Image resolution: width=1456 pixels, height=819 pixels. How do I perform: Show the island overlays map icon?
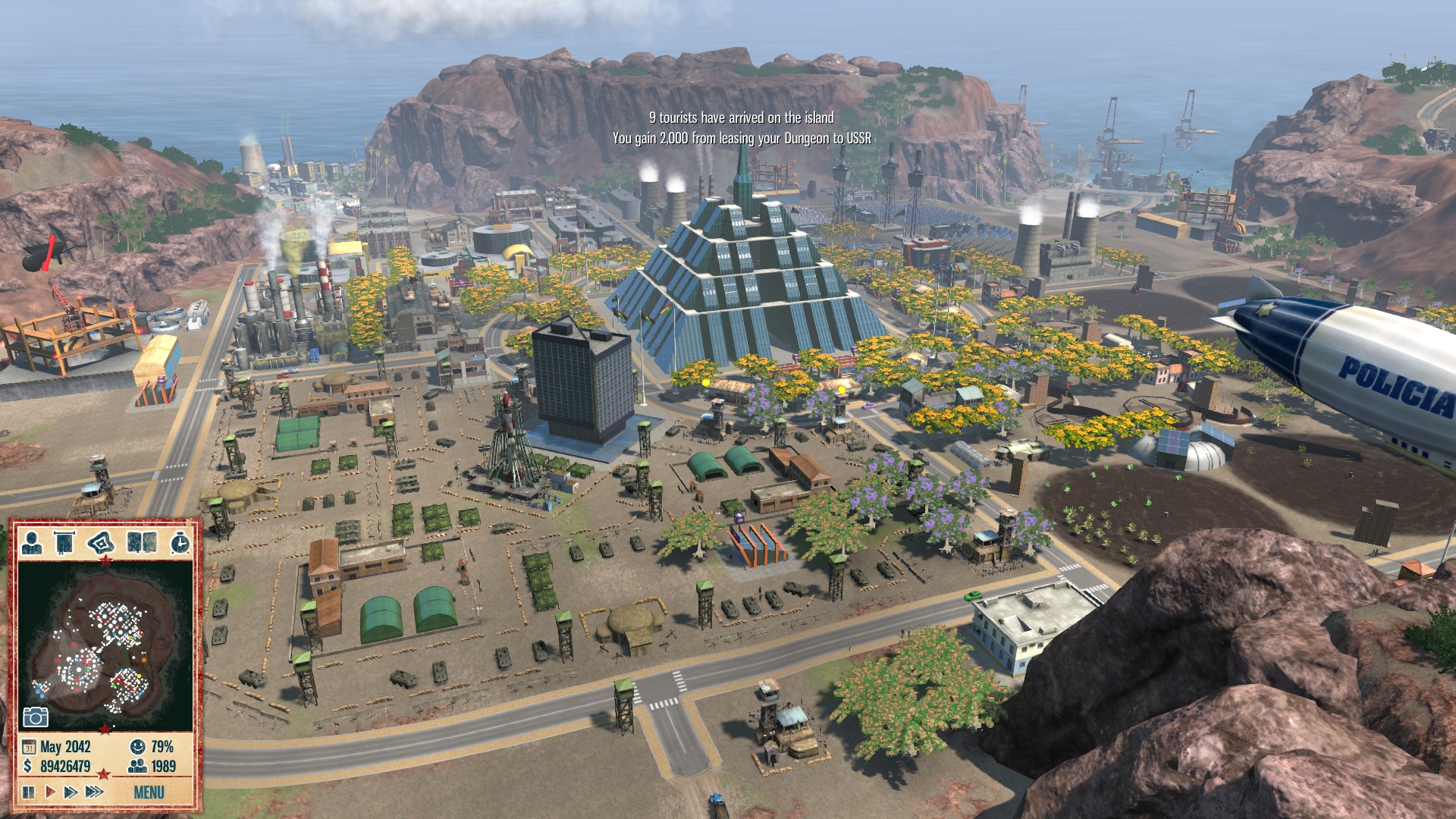pos(101,543)
